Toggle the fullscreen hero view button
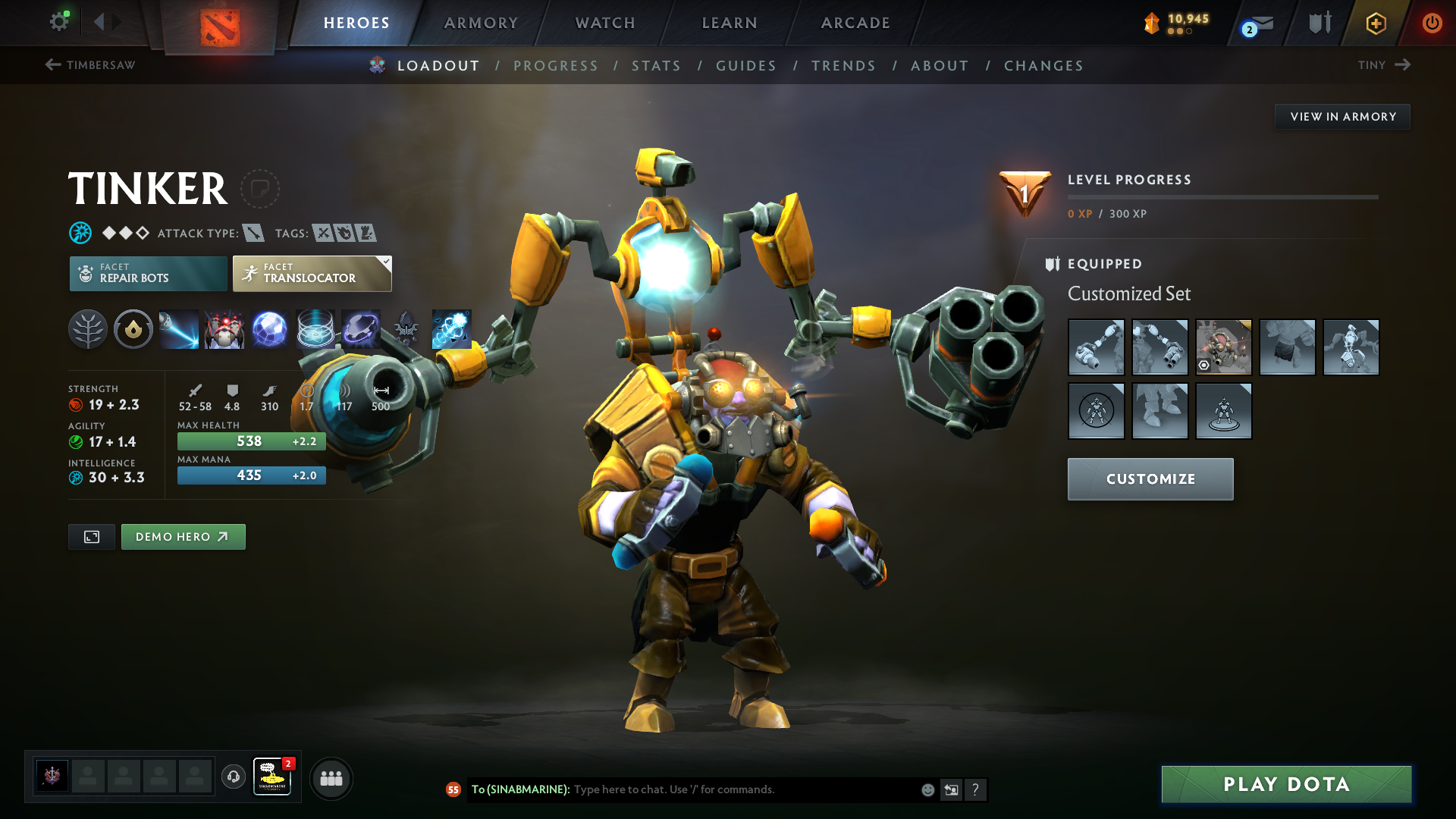The width and height of the screenshot is (1456, 819). pyautogui.click(x=92, y=537)
